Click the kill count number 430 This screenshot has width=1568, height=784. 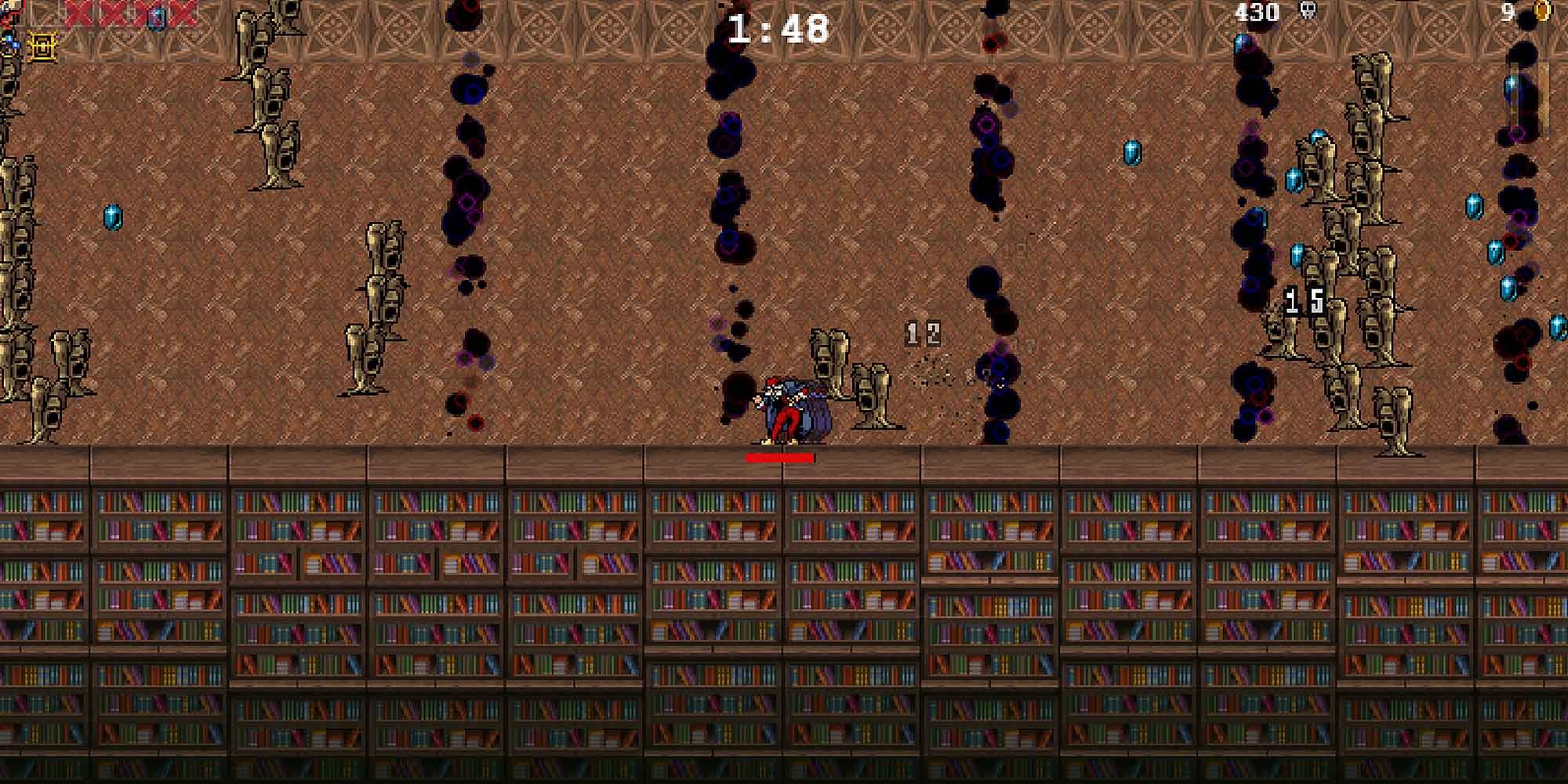[1257, 11]
